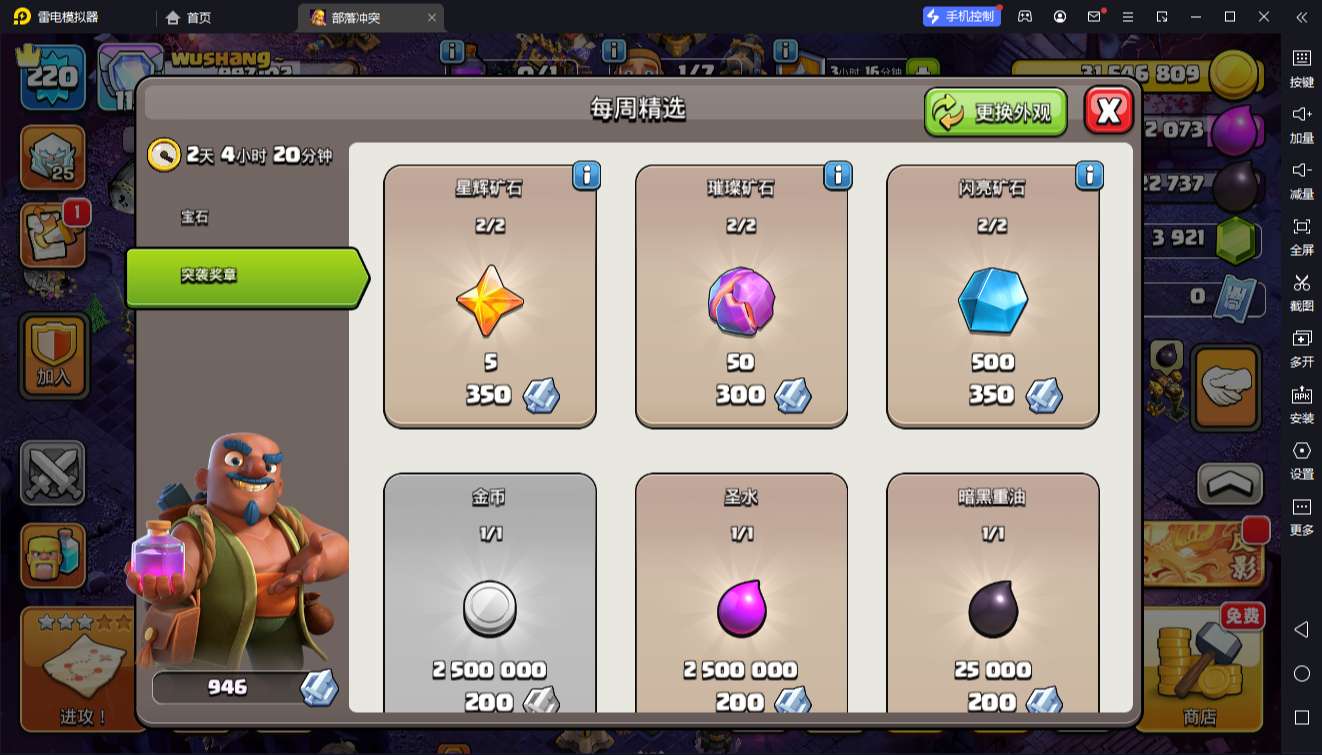This screenshot has height=755, width=1322.
Task: Show info for 闪亮矿石
Action: click(1088, 176)
